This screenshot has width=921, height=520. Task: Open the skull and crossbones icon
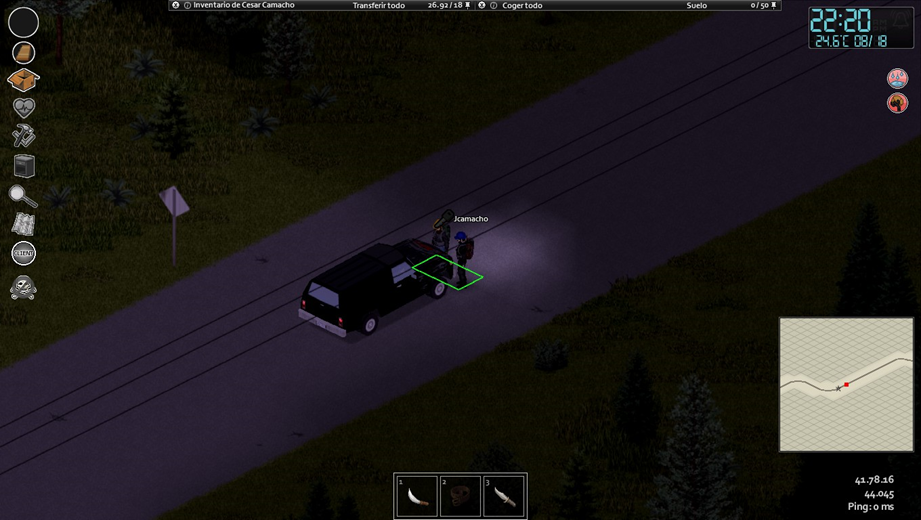[23, 289]
